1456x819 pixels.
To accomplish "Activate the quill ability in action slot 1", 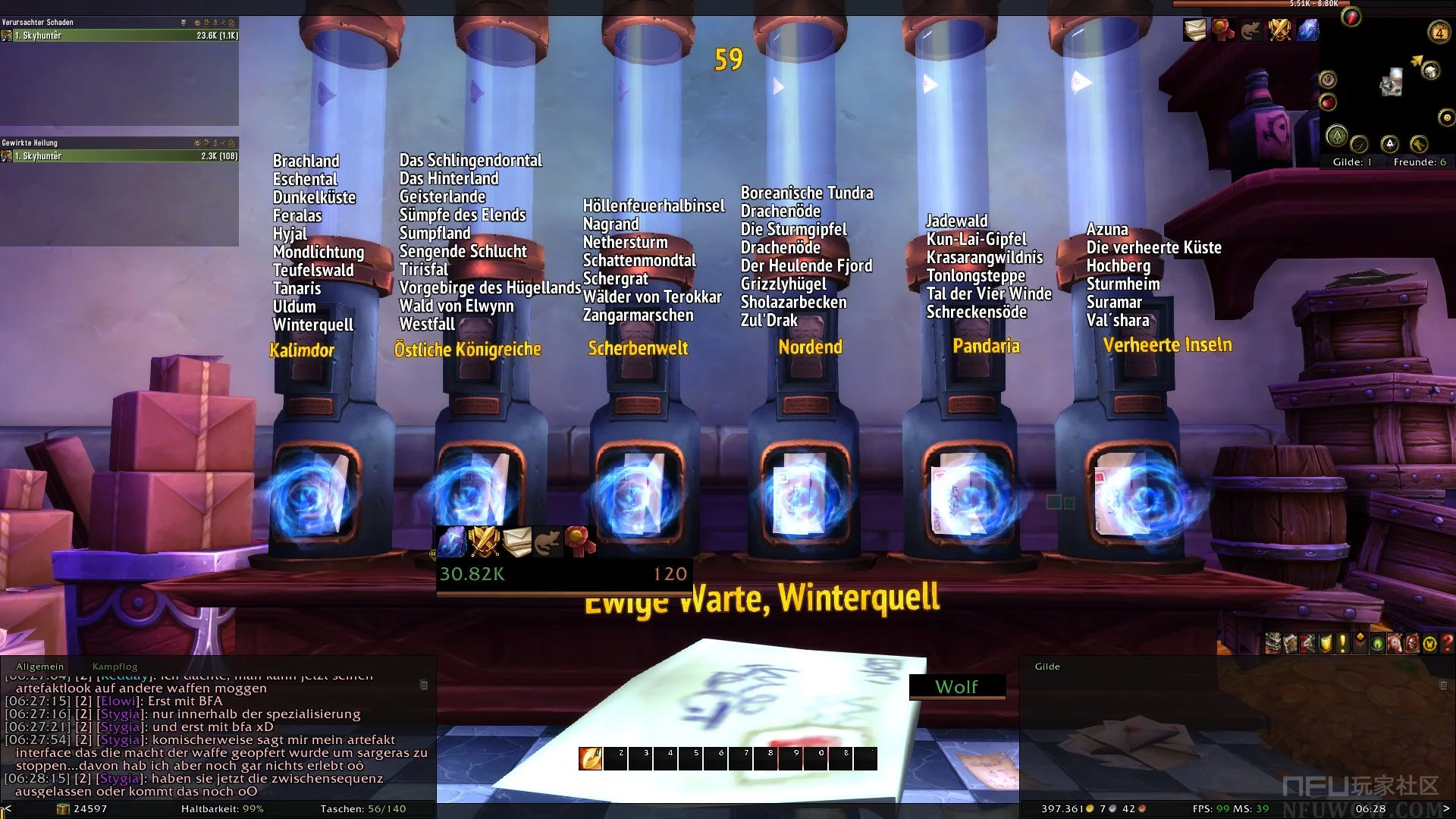I will click(590, 758).
